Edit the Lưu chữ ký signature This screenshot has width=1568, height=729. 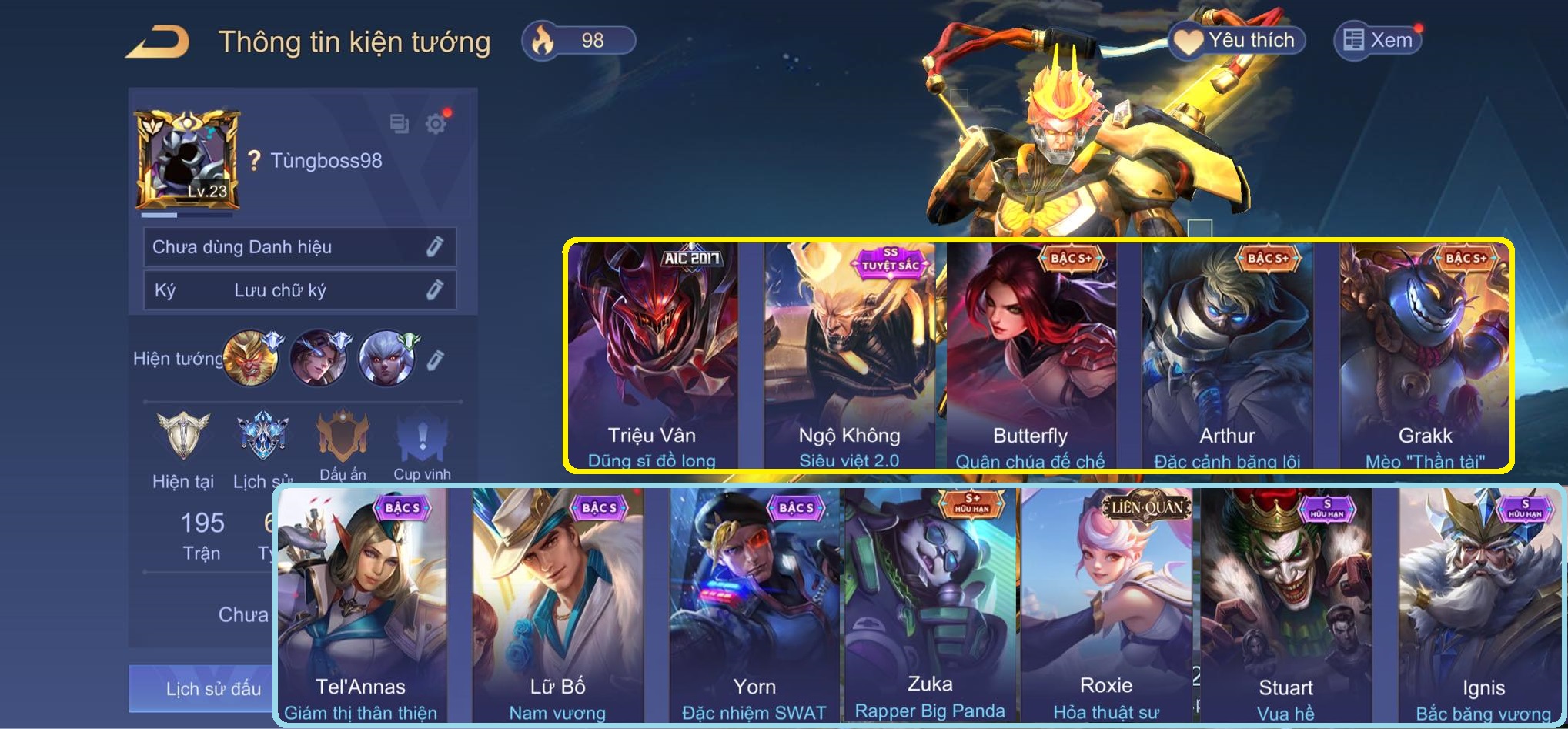pyautogui.click(x=434, y=289)
